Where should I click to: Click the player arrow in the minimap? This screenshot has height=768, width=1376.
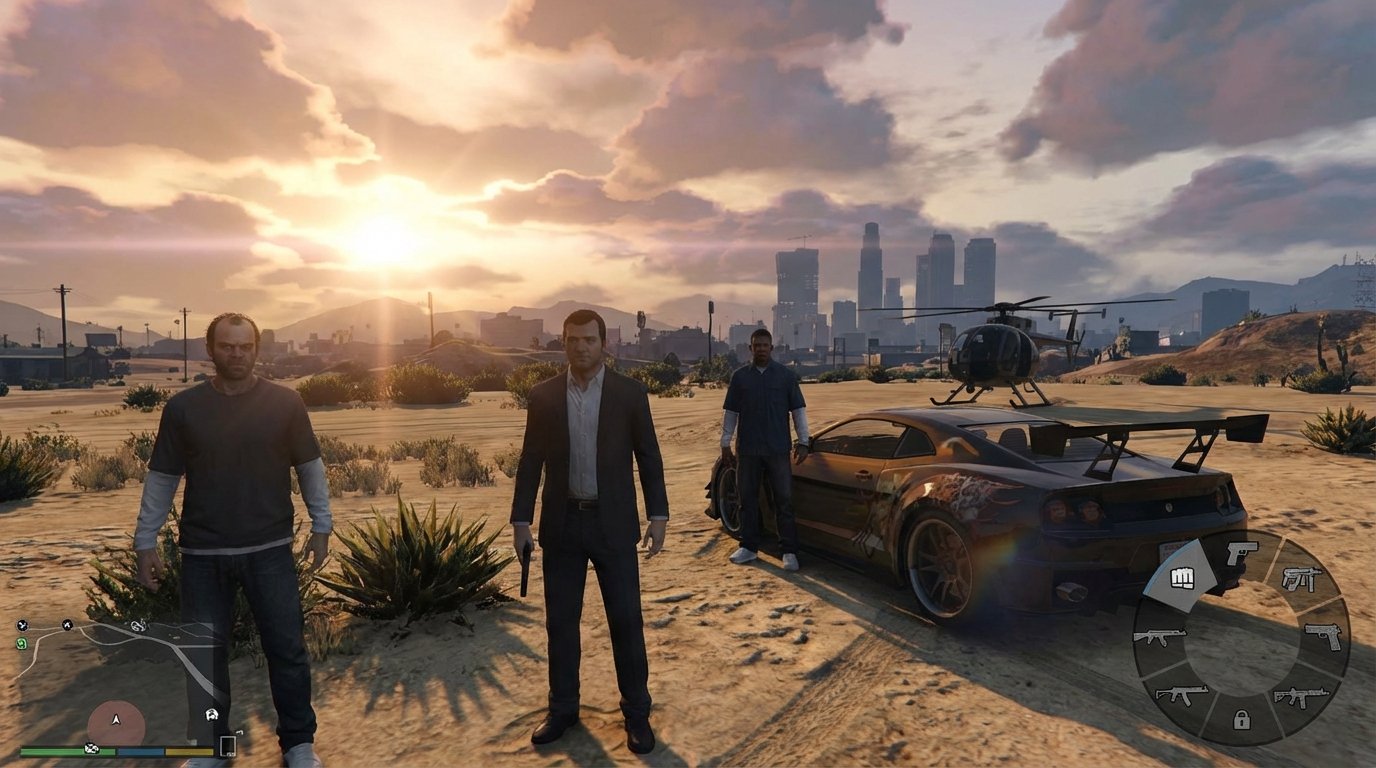point(116,719)
